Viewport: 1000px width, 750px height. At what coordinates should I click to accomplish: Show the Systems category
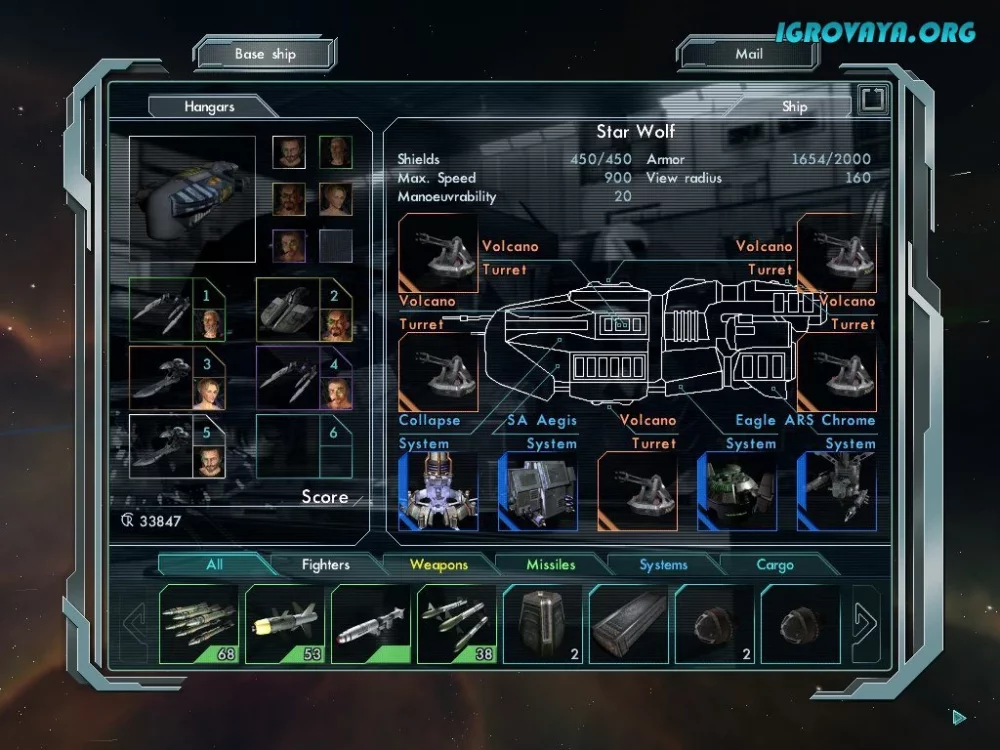pyautogui.click(x=663, y=565)
